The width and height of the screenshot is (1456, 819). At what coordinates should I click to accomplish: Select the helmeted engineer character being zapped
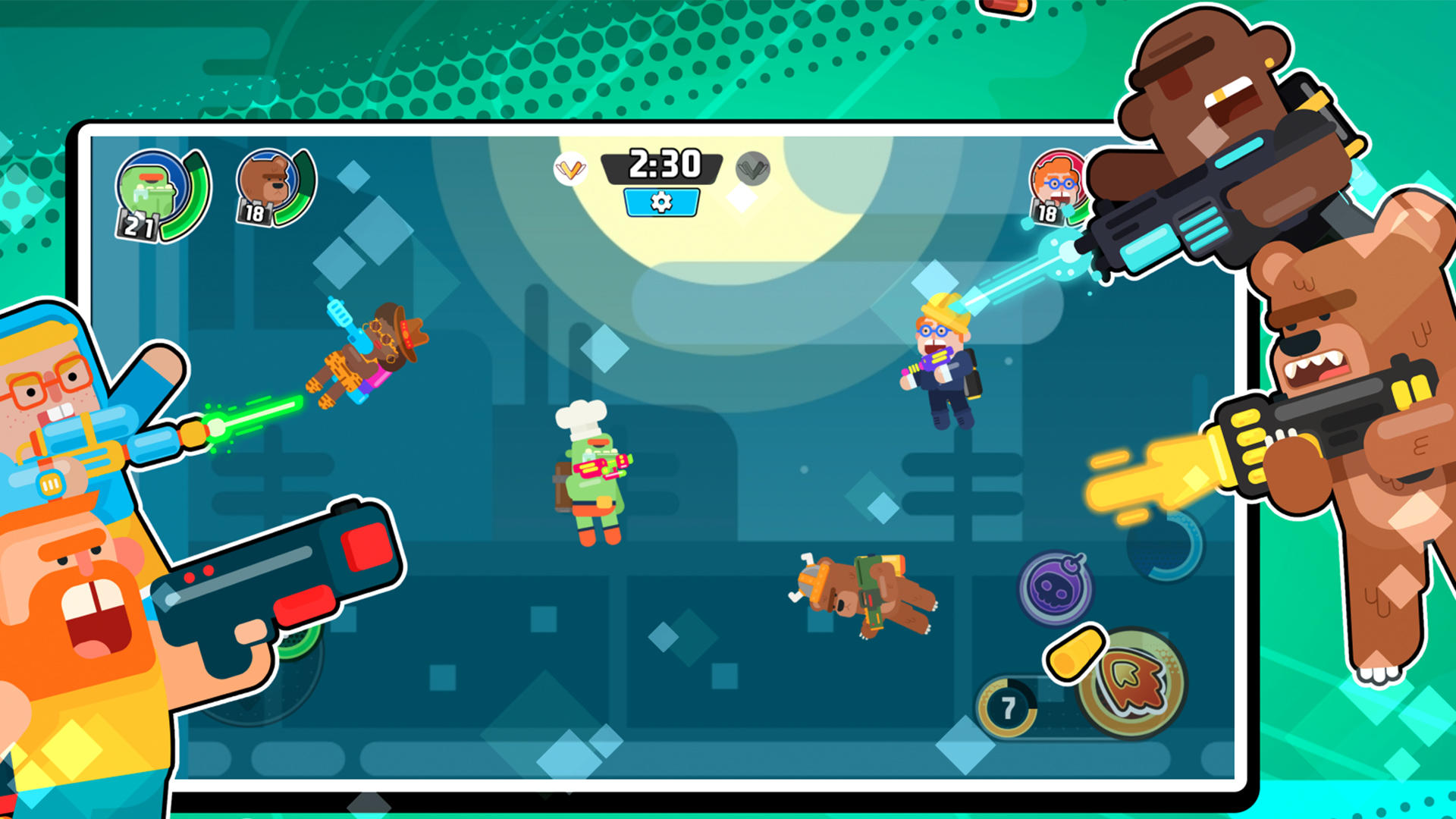[940, 364]
